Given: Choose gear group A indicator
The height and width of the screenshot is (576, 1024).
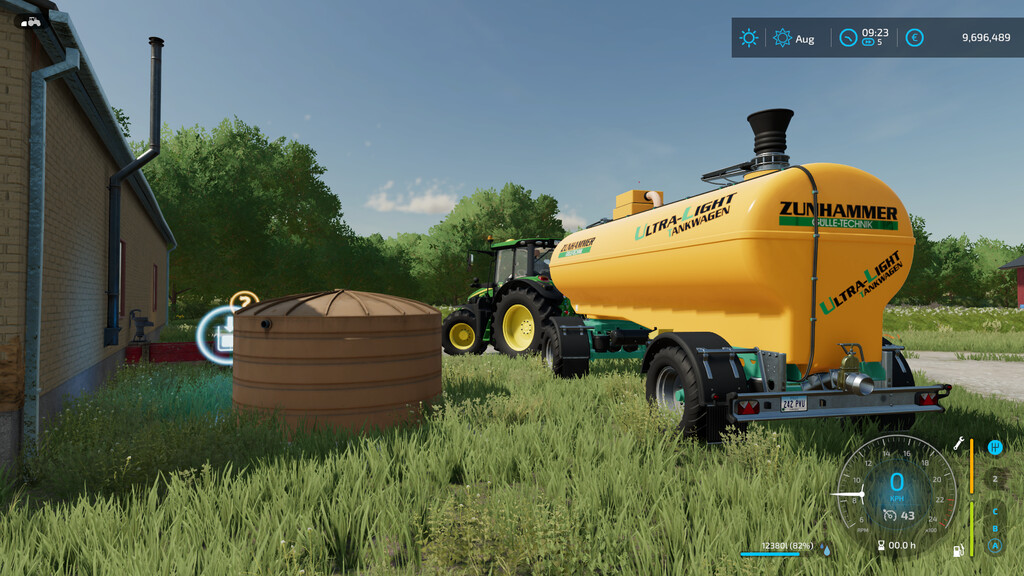Looking at the screenshot, I should pos(994,546).
